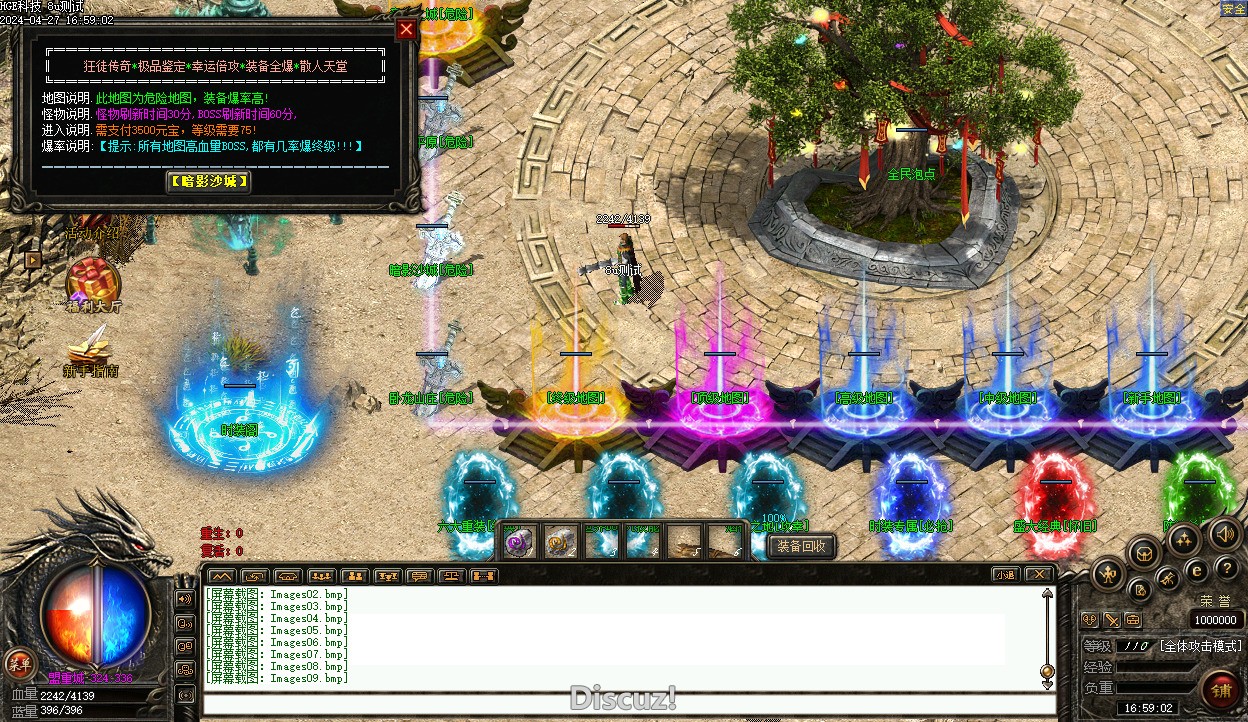Enter the 暗影沙城 map via its button
This screenshot has width=1248, height=722.
pos(208,182)
